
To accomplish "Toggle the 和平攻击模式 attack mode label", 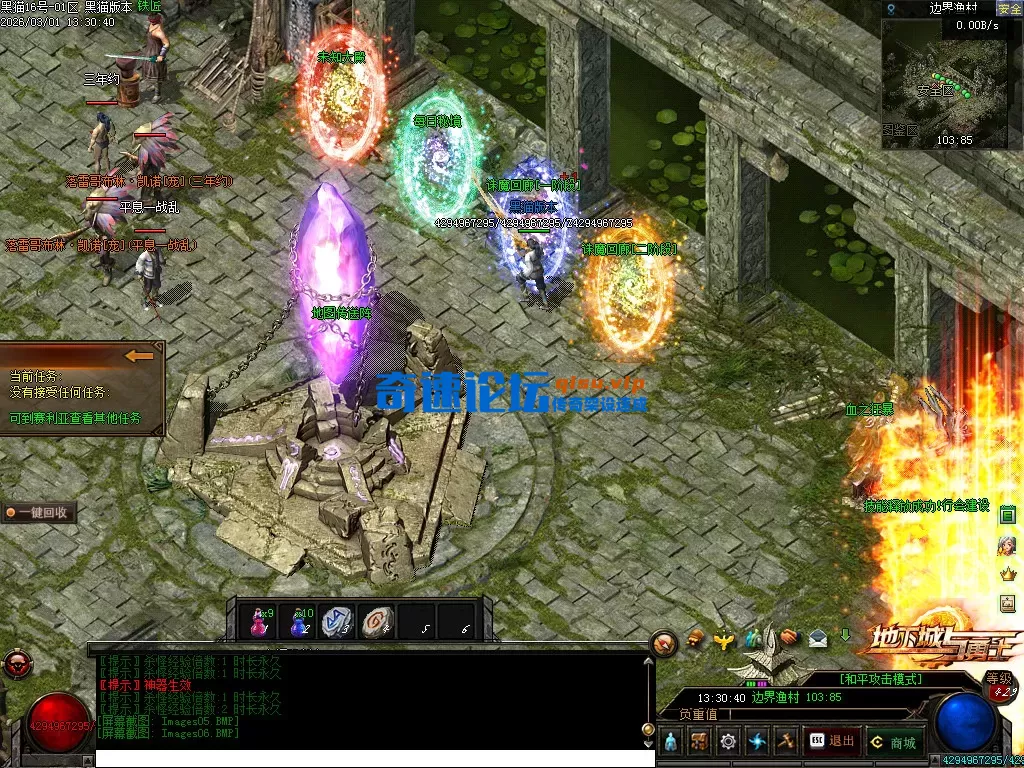I will pyautogui.click(x=880, y=679).
